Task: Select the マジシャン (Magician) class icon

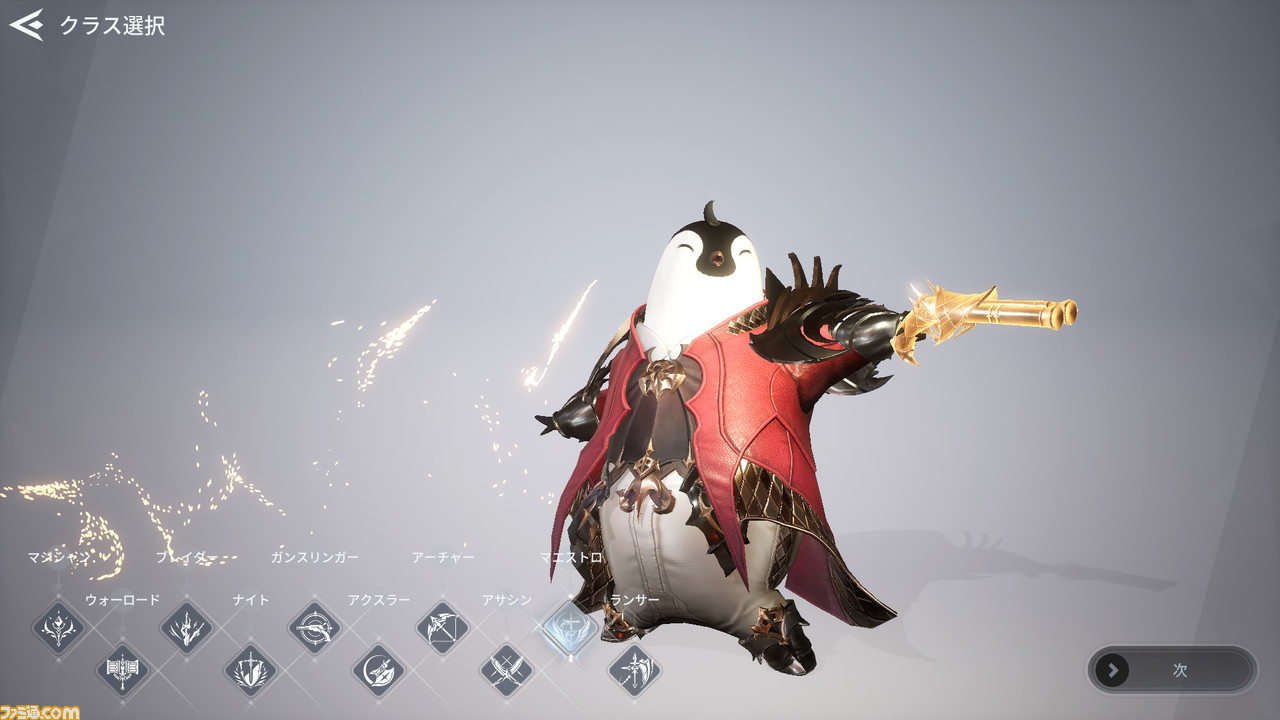Action: pos(59,628)
